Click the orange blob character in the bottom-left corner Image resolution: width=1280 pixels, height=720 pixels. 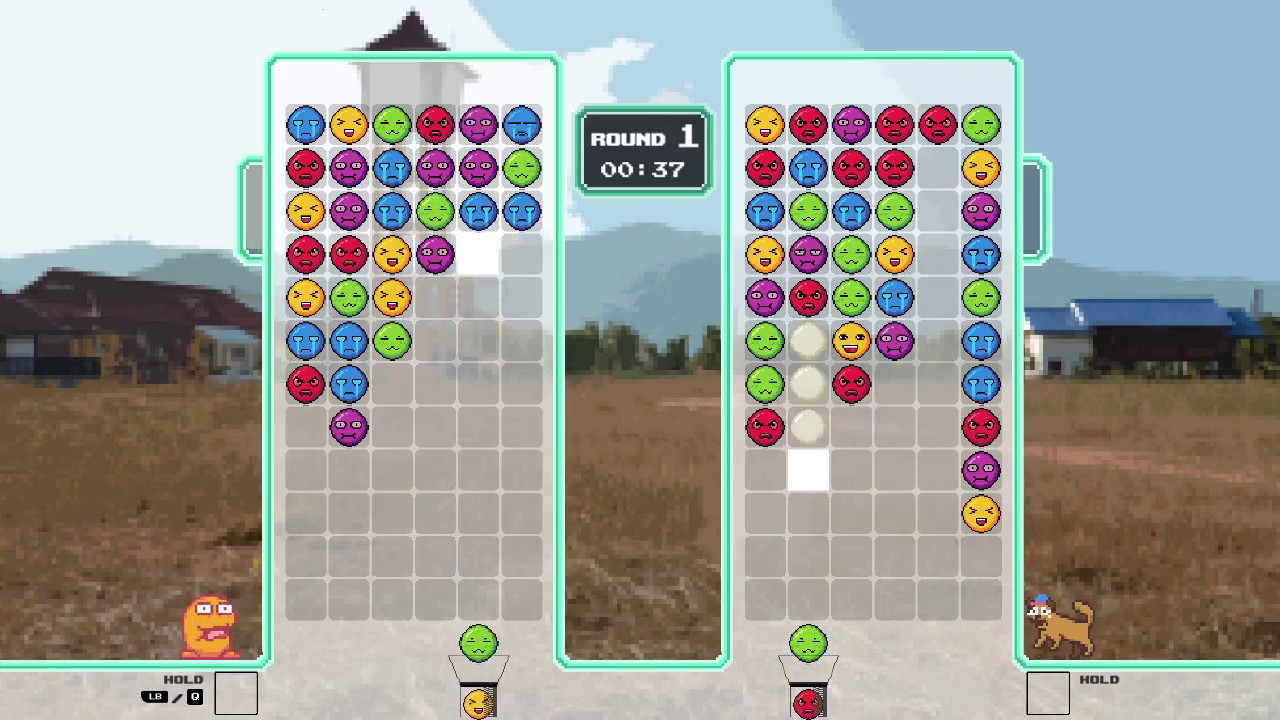point(210,625)
